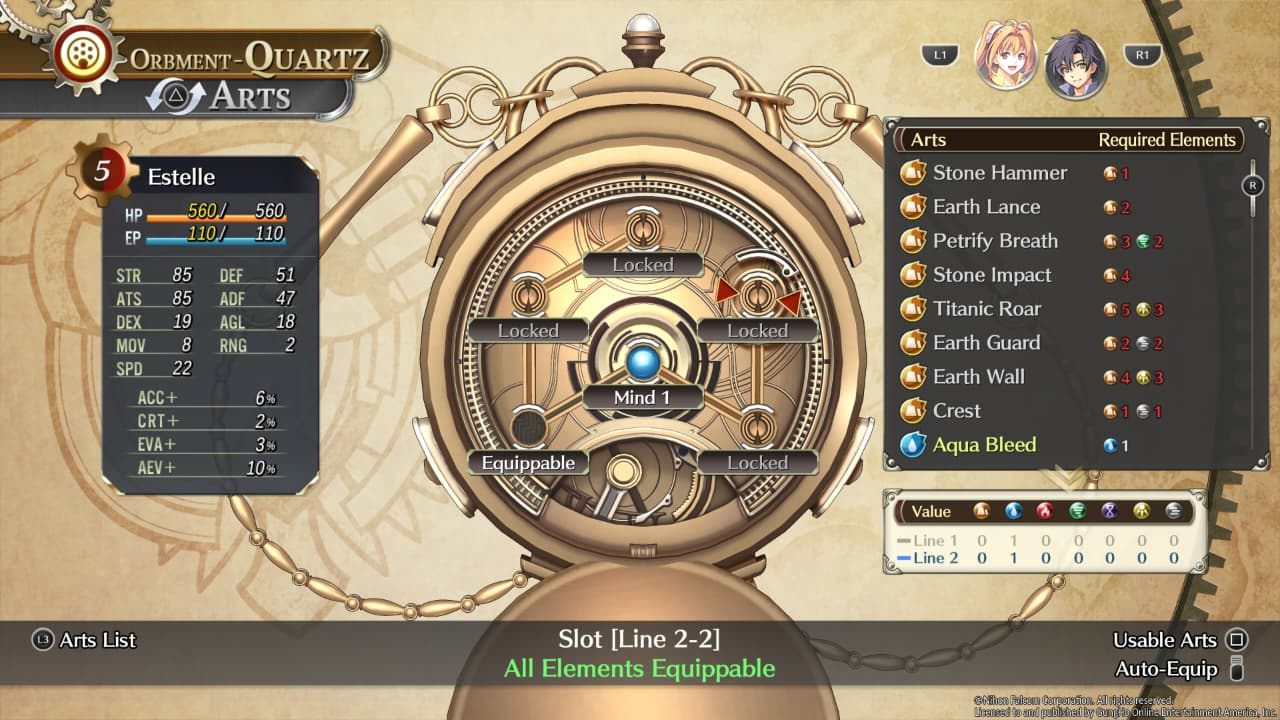Switch to Estelle's character portrait
The width and height of the screenshot is (1280, 720).
(1004, 56)
